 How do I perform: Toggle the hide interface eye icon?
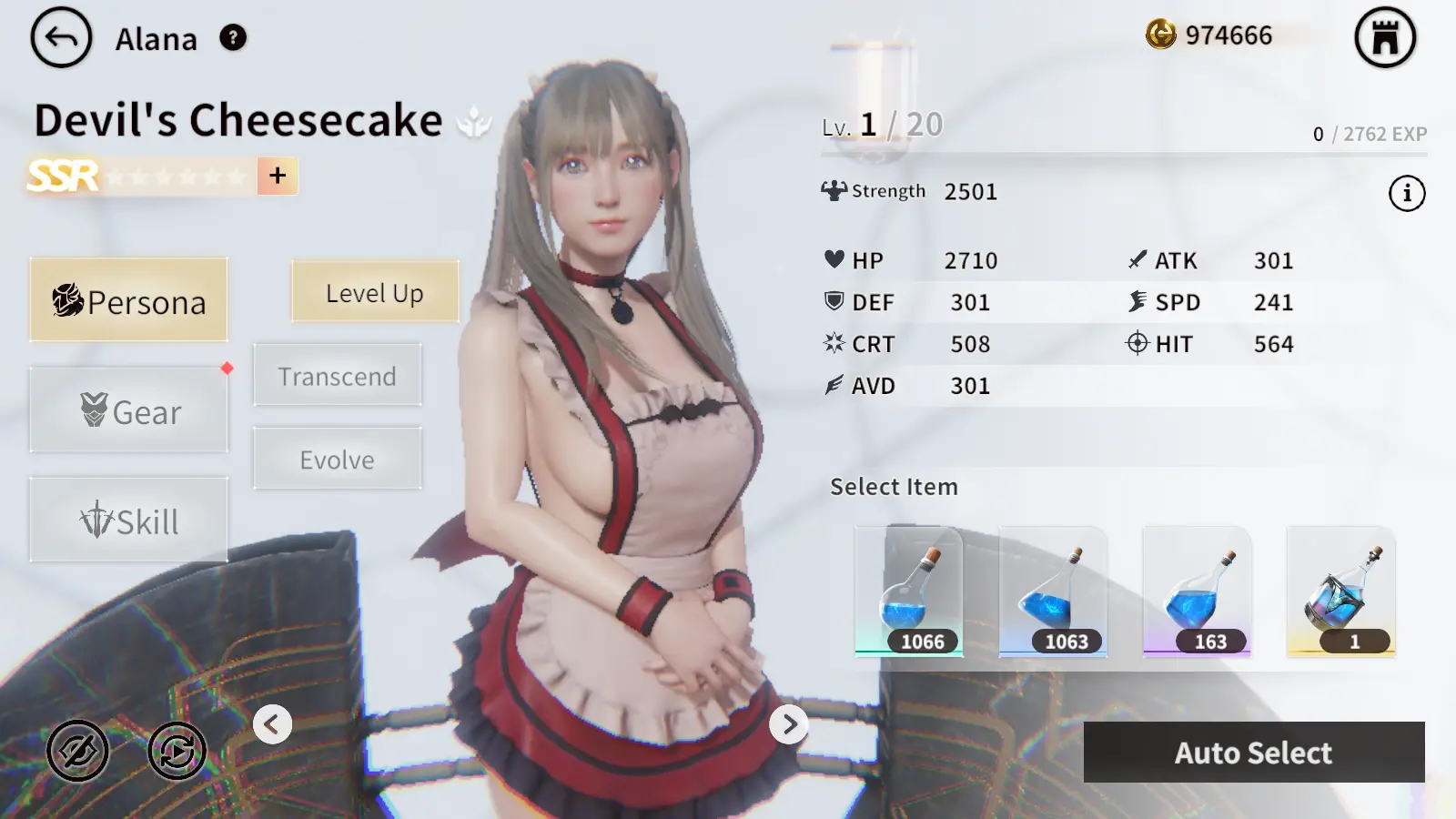[x=78, y=751]
